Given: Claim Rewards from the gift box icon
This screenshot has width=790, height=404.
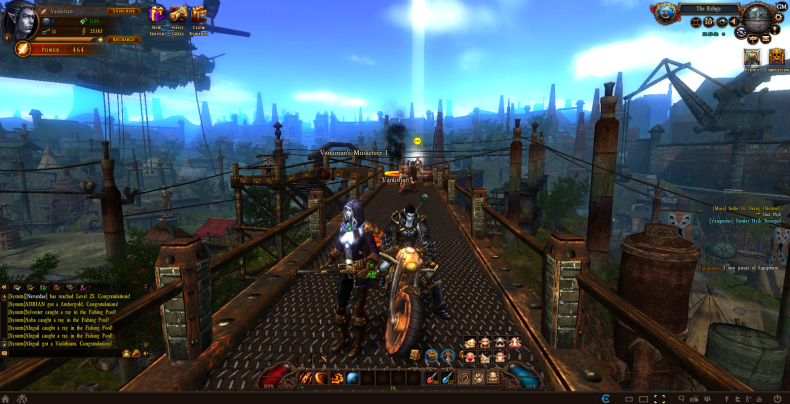Looking at the screenshot, I should pyautogui.click(x=199, y=13).
